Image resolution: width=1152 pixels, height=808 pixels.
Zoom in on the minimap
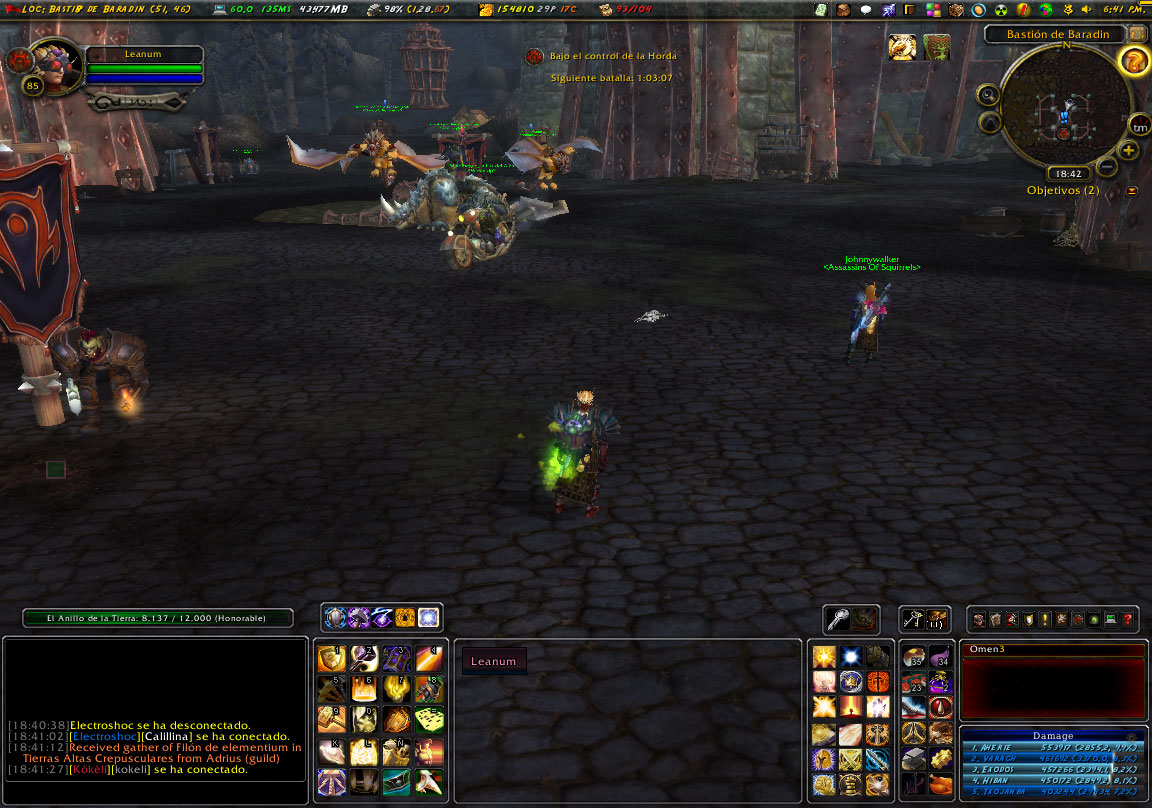pyautogui.click(x=1129, y=150)
